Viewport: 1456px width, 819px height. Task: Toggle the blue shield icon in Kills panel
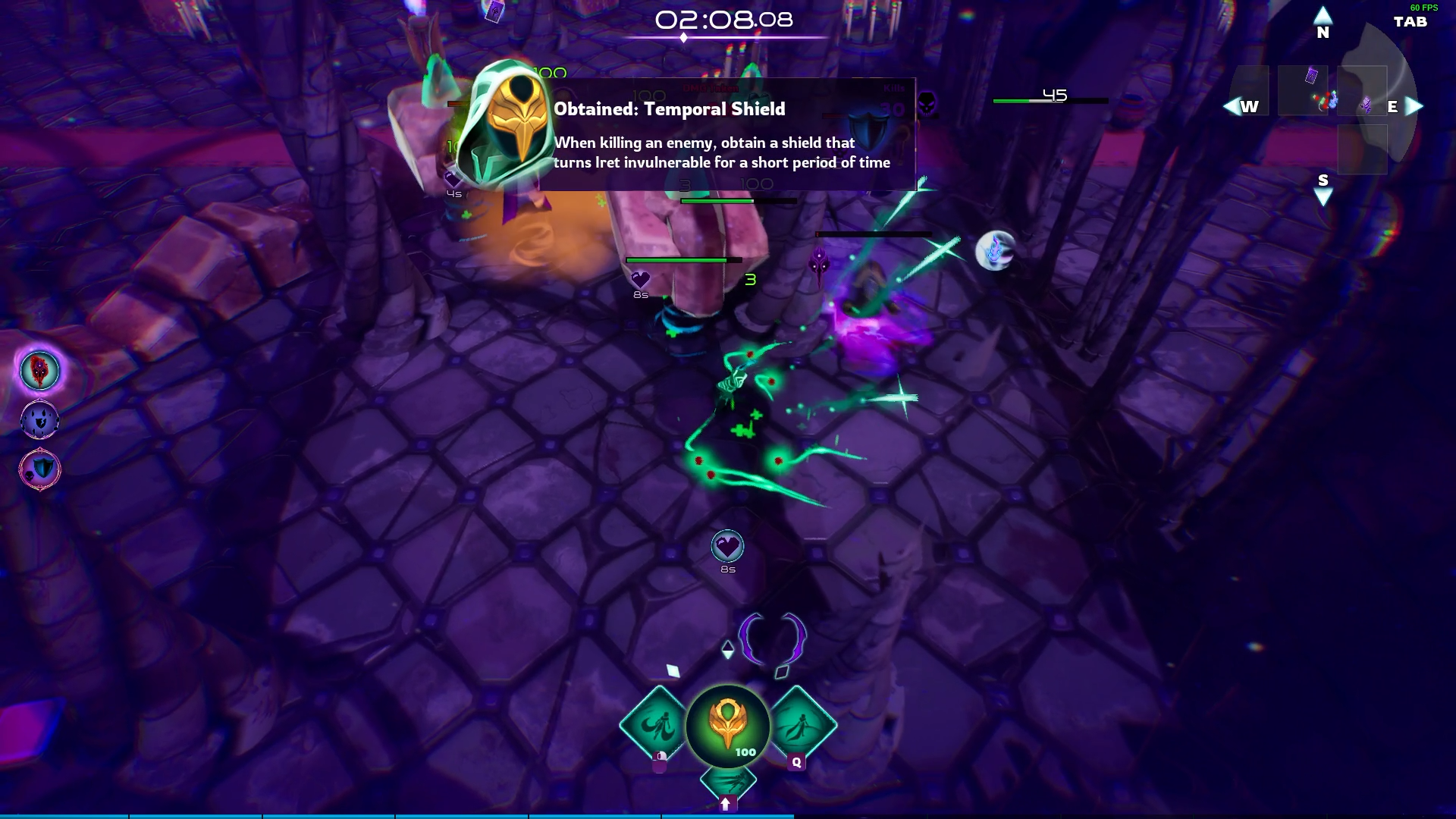(868, 130)
